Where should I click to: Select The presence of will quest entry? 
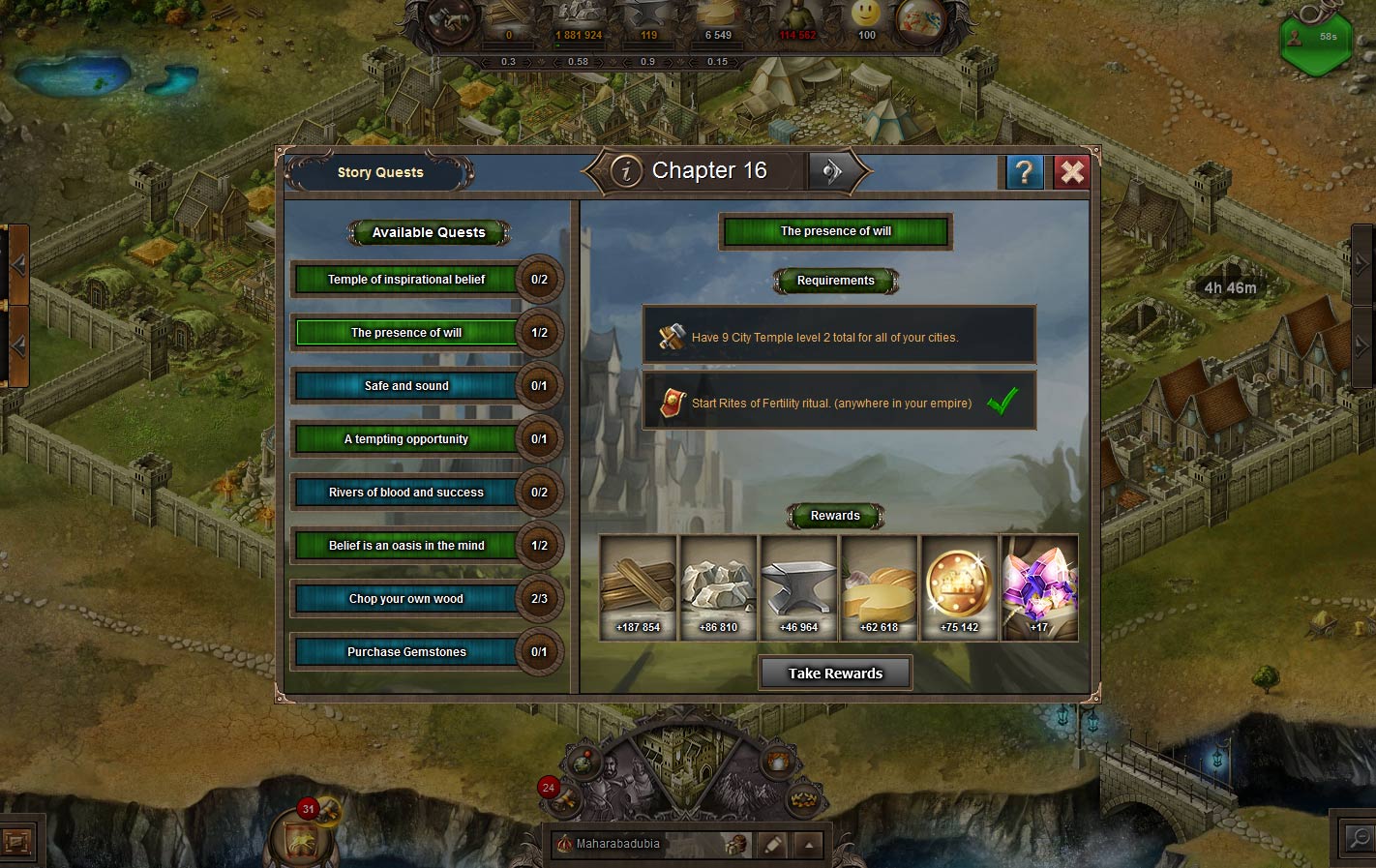[406, 333]
